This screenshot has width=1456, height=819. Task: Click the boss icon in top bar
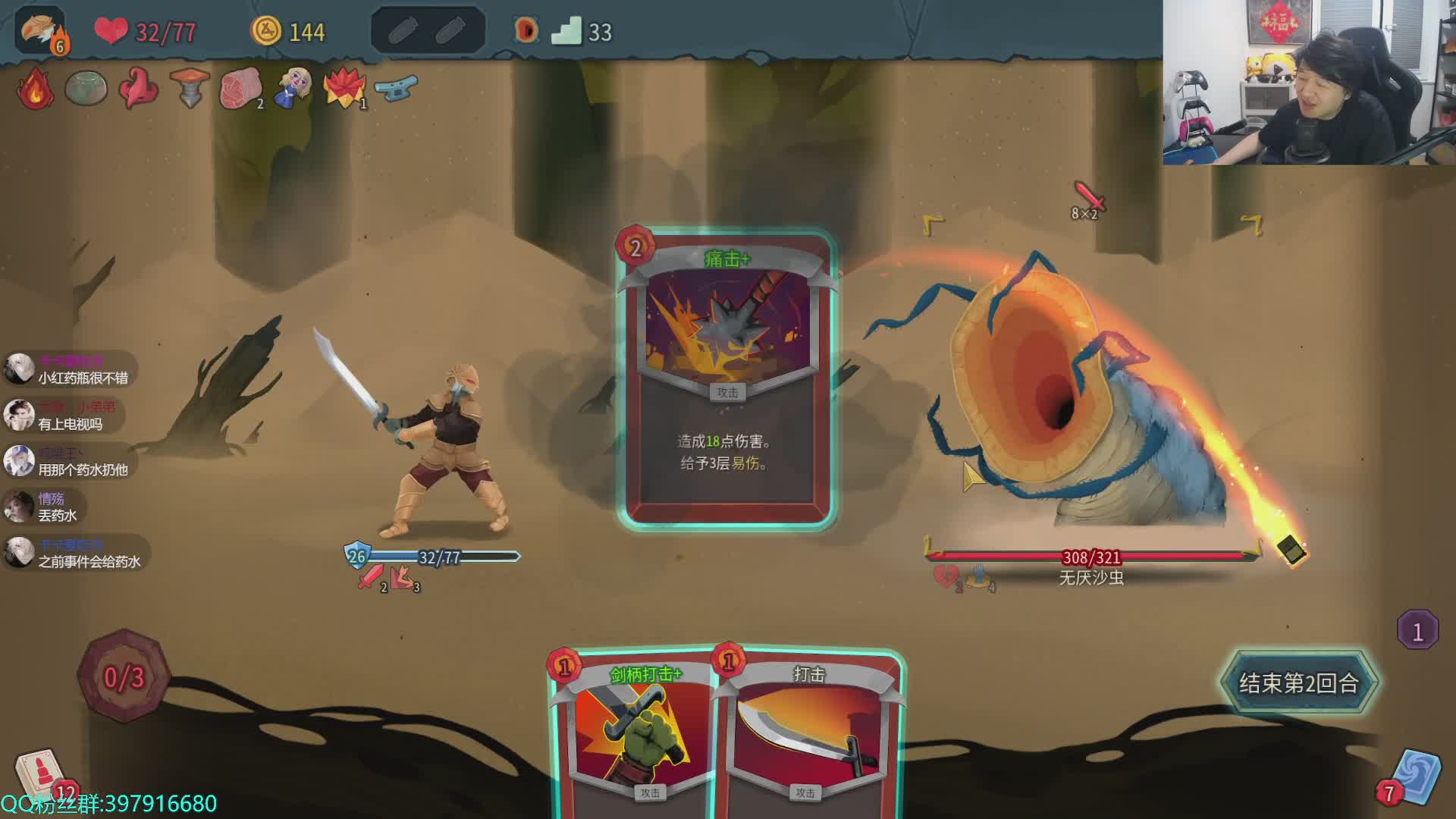pyautogui.click(x=526, y=31)
